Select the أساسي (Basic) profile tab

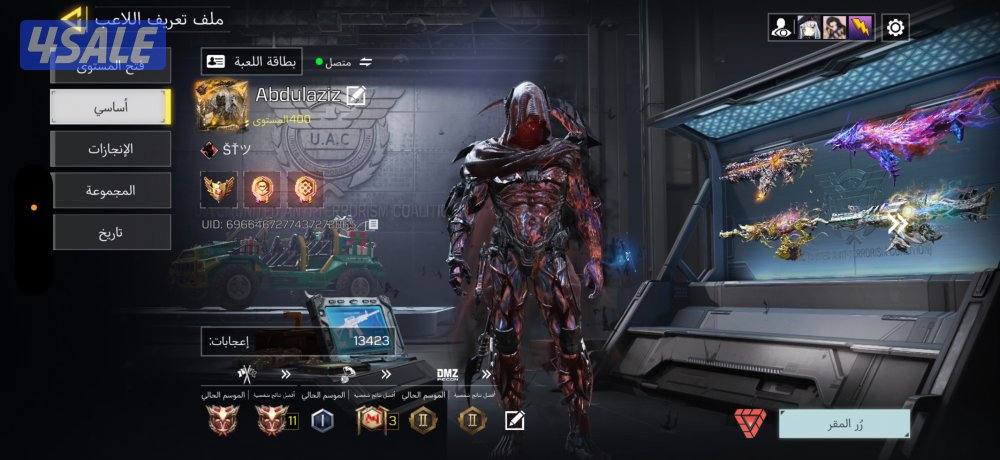111,106
